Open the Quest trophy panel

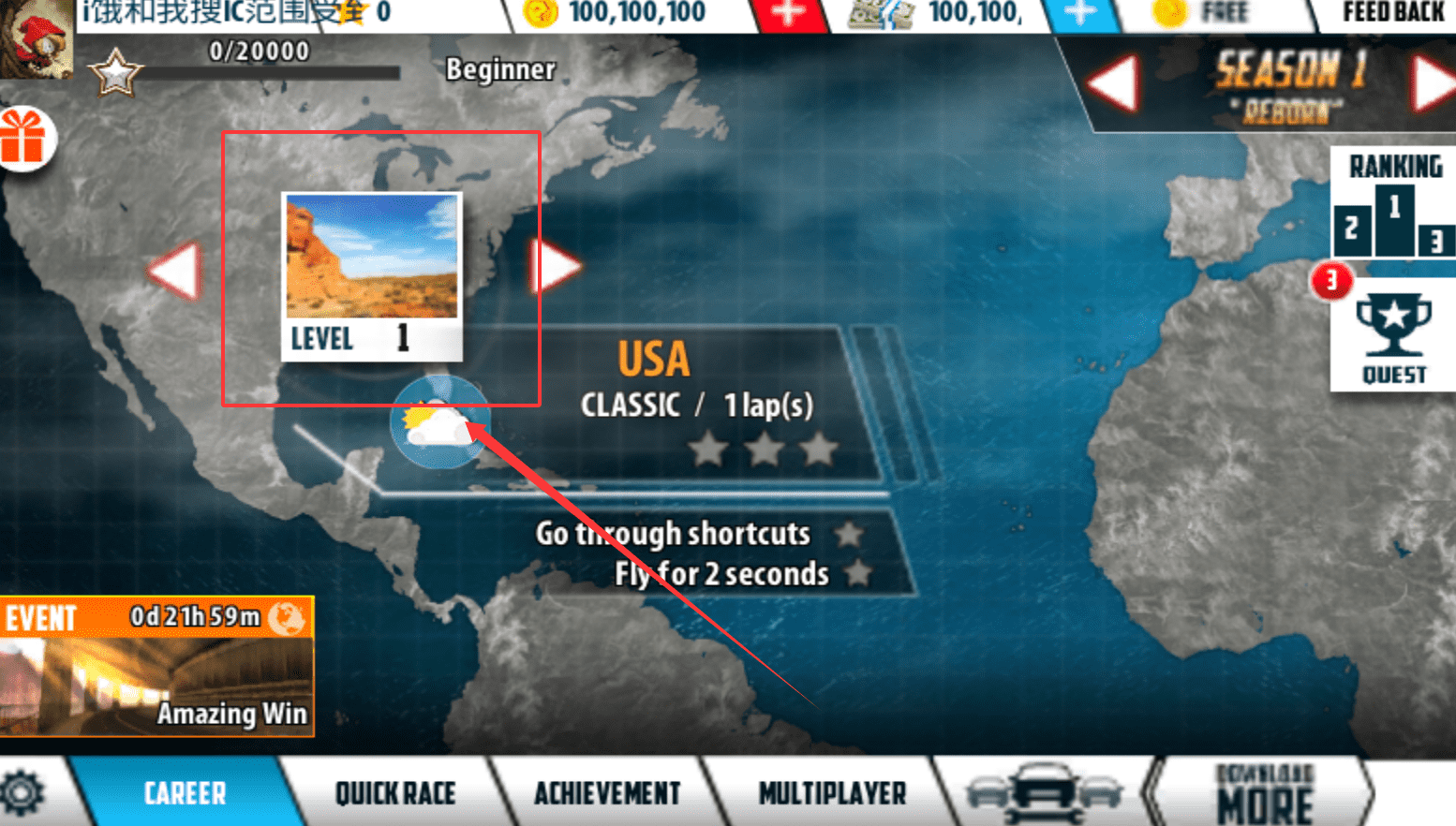1393,338
